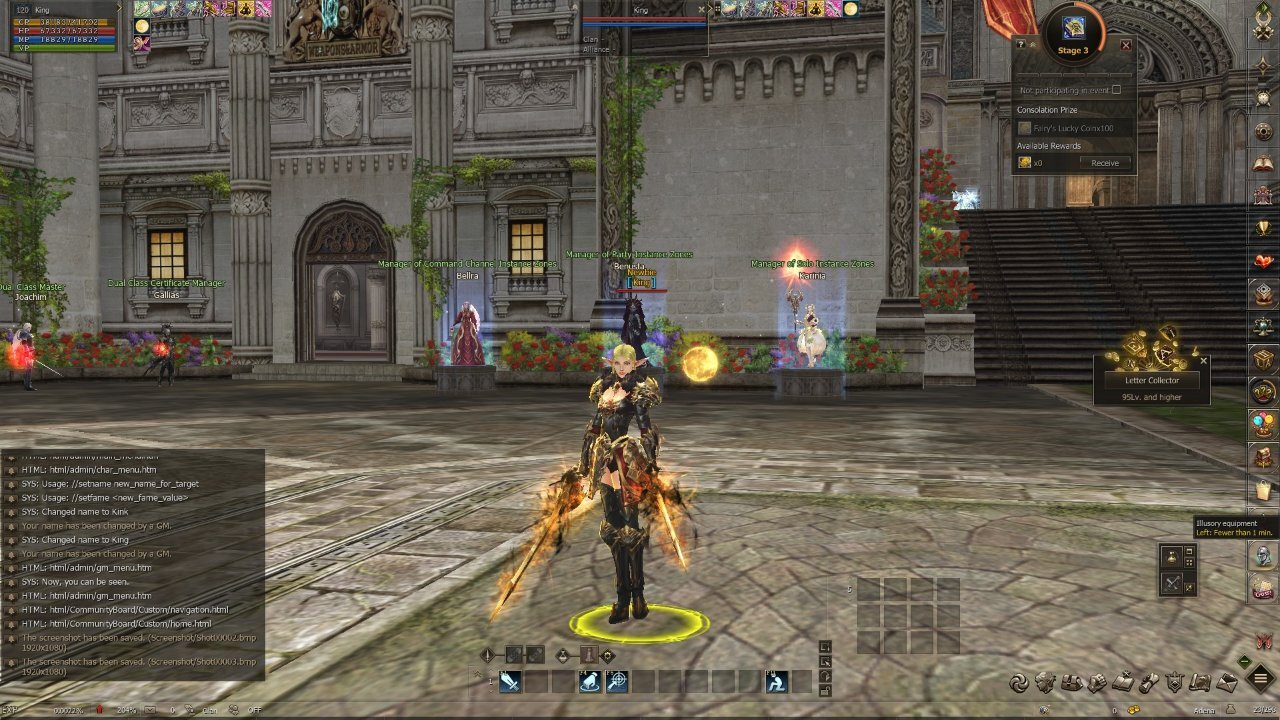Open the shopping bag sidebar icon

[x=1264, y=490]
